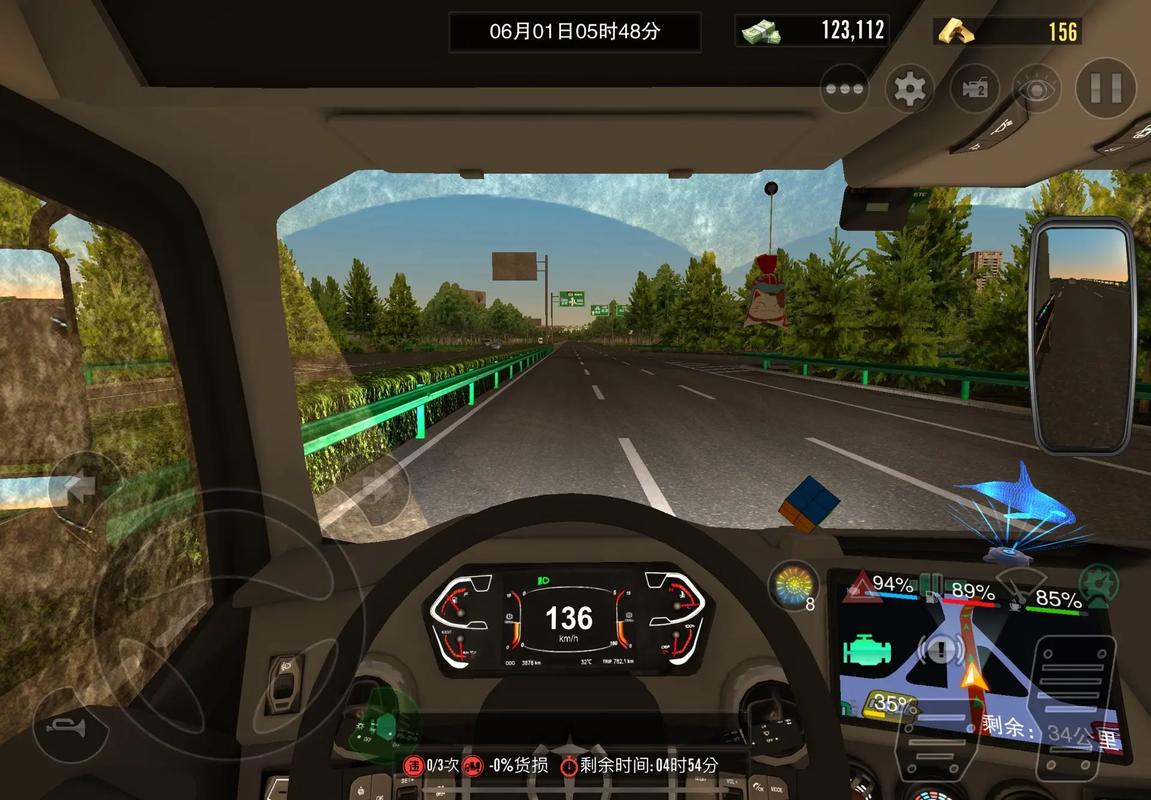Tap the fireworks icon with count 8
This screenshot has height=800, width=1151.
tap(793, 584)
